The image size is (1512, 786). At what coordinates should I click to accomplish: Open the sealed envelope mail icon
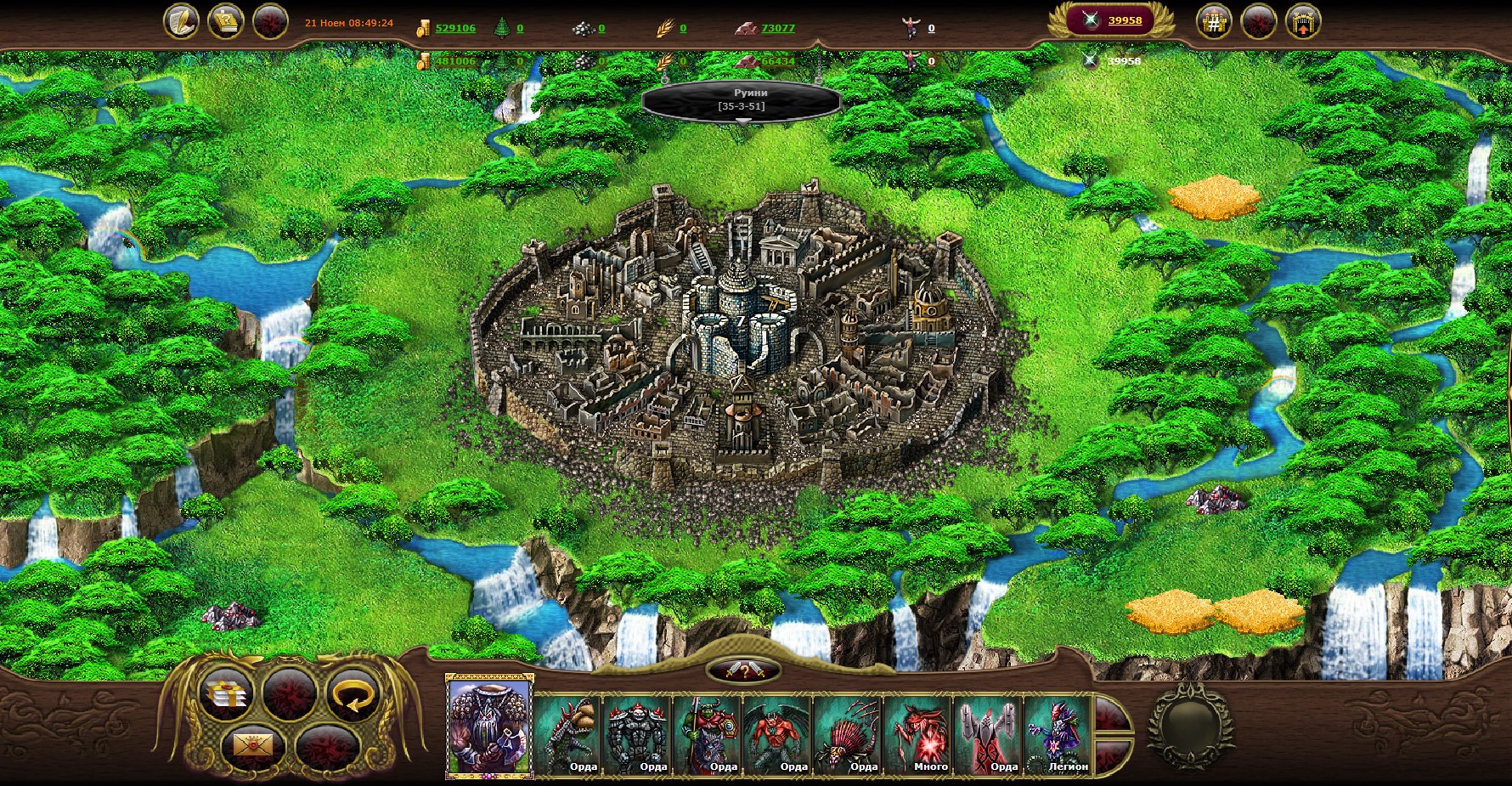tap(252, 745)
